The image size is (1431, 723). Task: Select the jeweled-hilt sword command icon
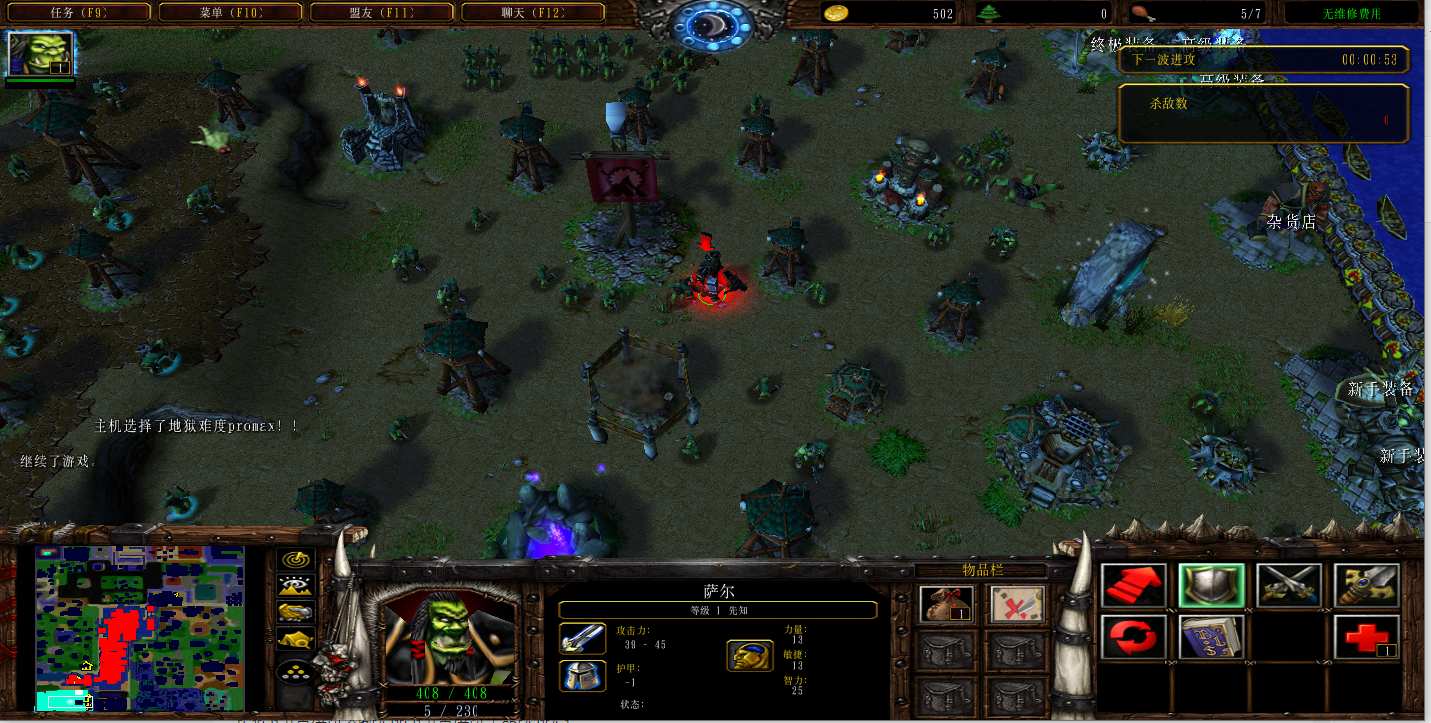point(1366,586)
